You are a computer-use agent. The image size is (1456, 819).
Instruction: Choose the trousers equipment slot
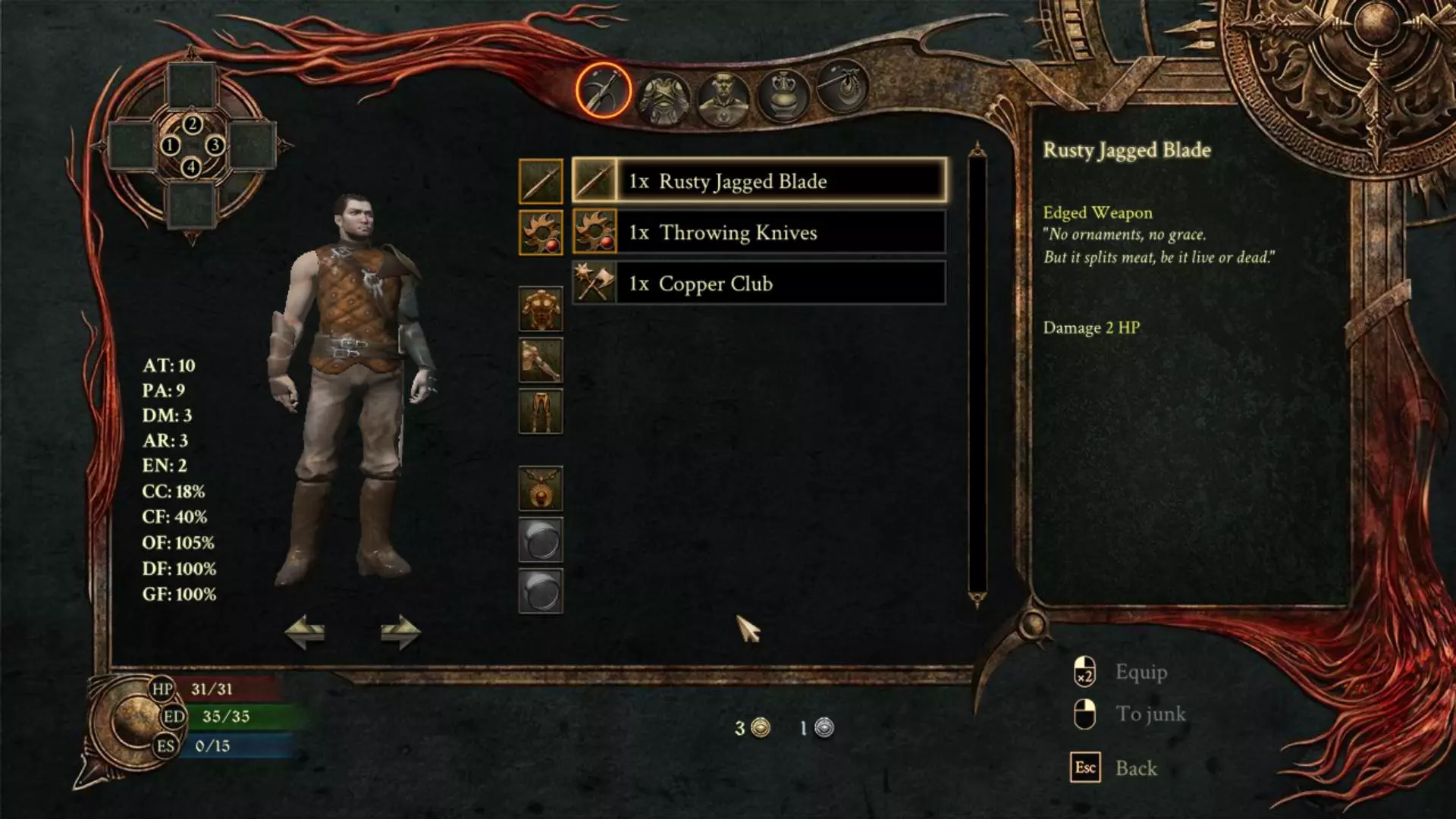click(541, 411)
